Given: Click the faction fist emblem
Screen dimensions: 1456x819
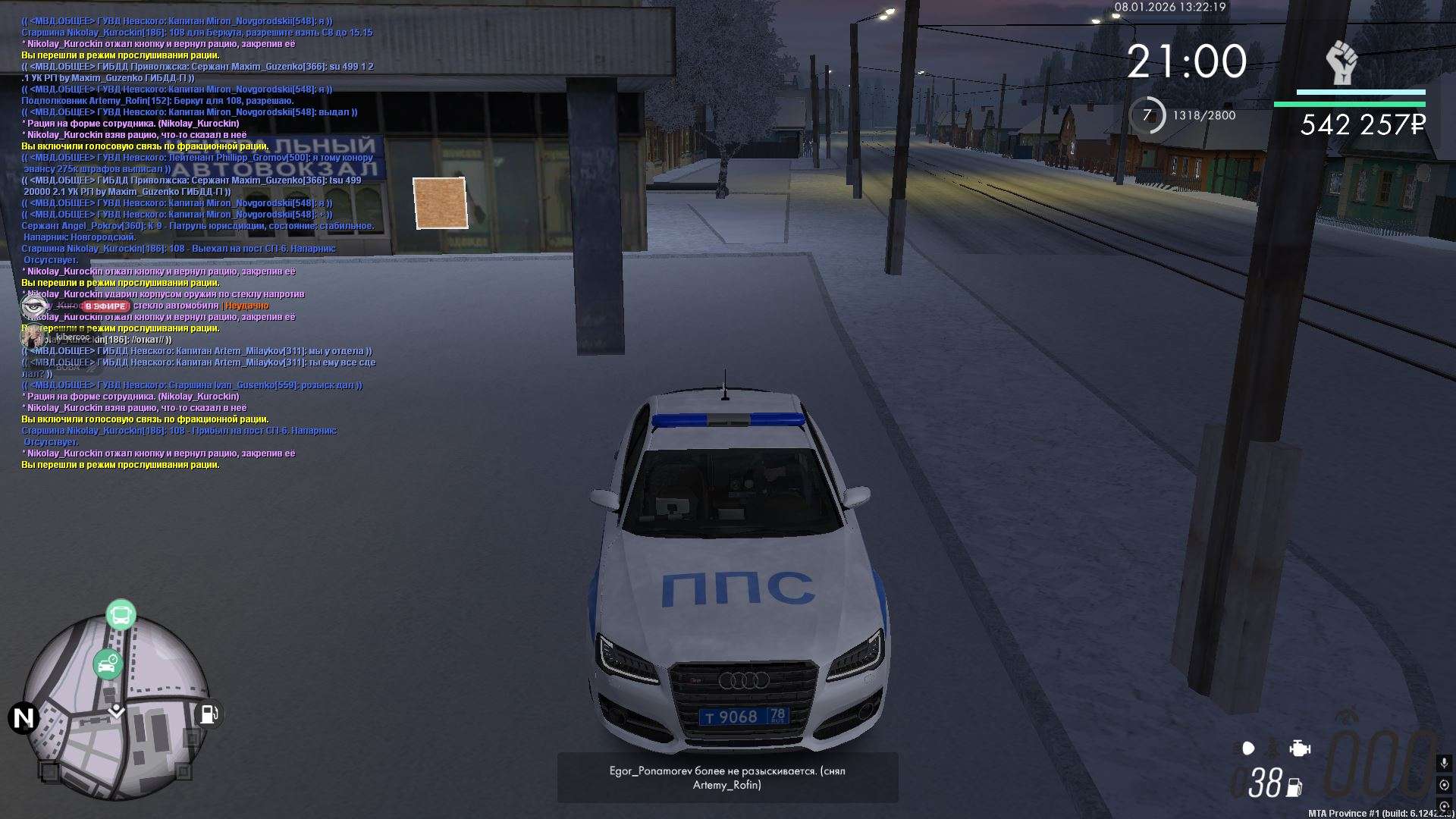Looking at the screenshot, I should pyautogui.click(x=1341, y=63).
